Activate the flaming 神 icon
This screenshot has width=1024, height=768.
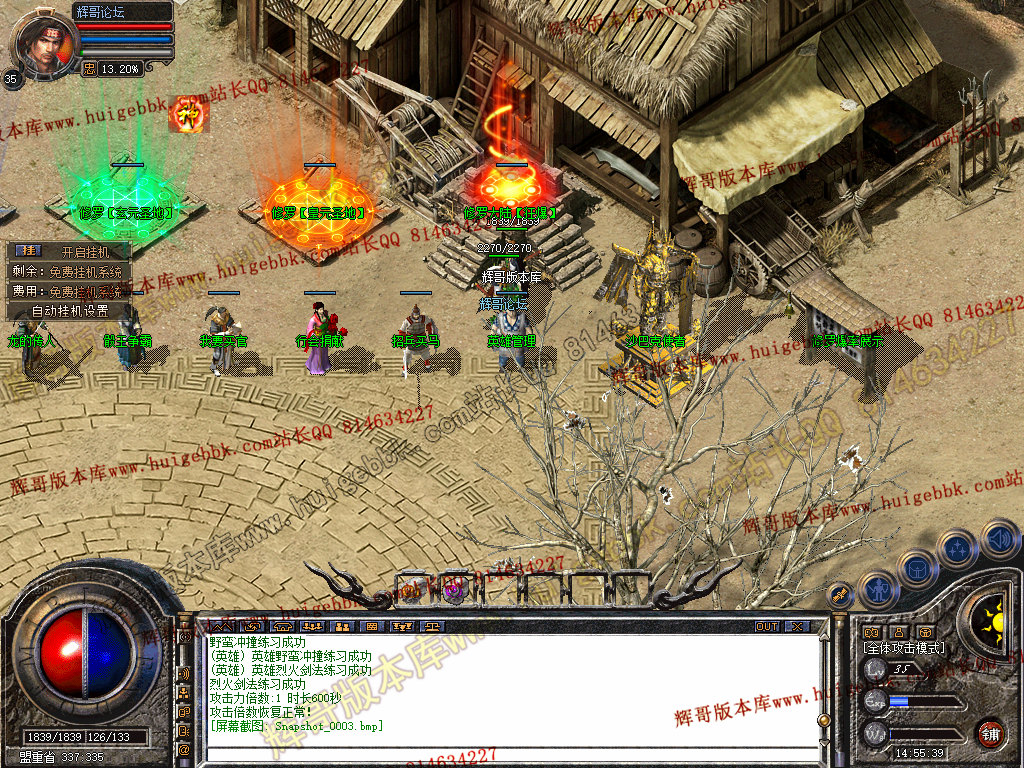coord(187,114)
